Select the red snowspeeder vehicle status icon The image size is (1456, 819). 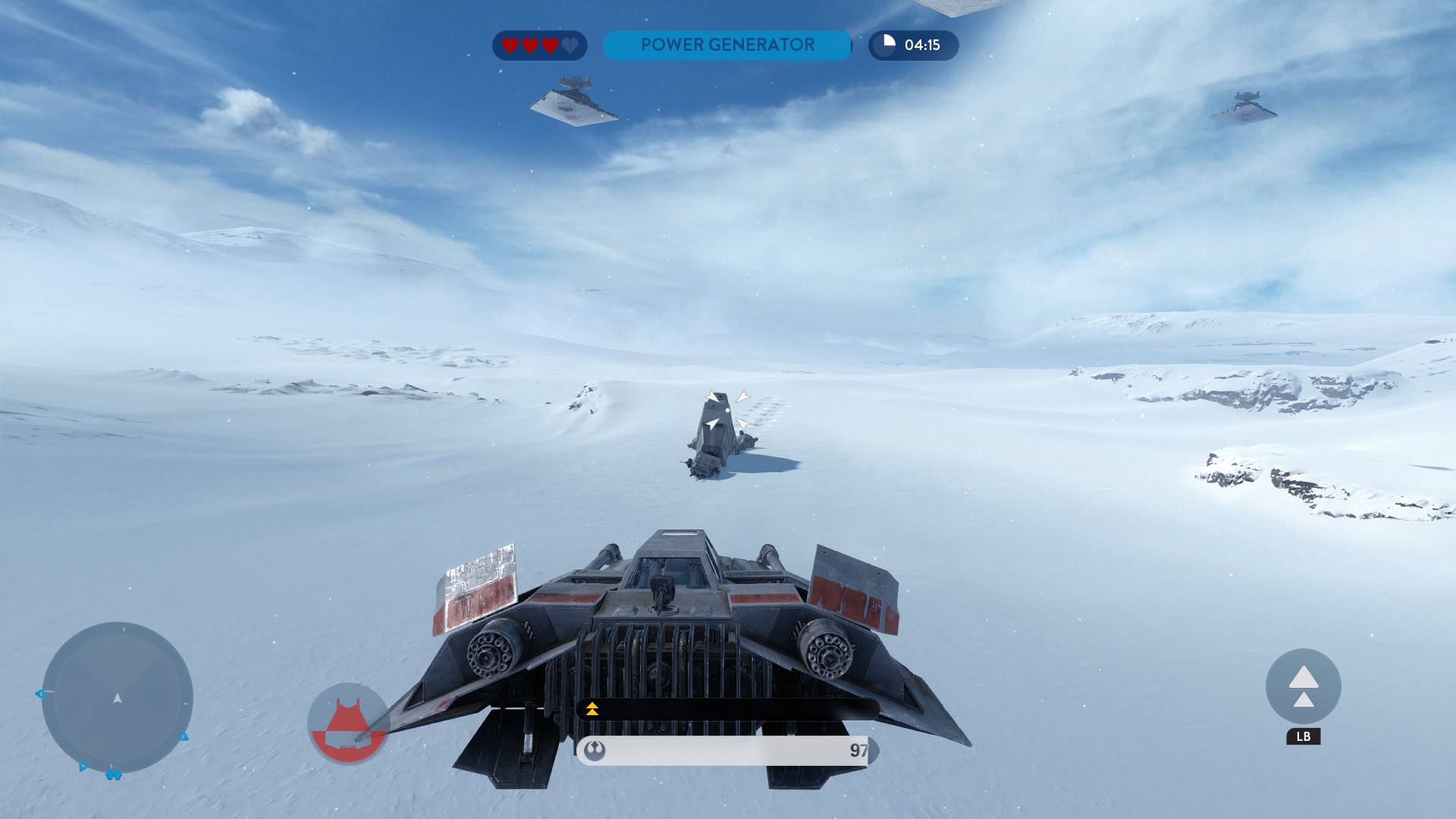[x=348, y=723]
